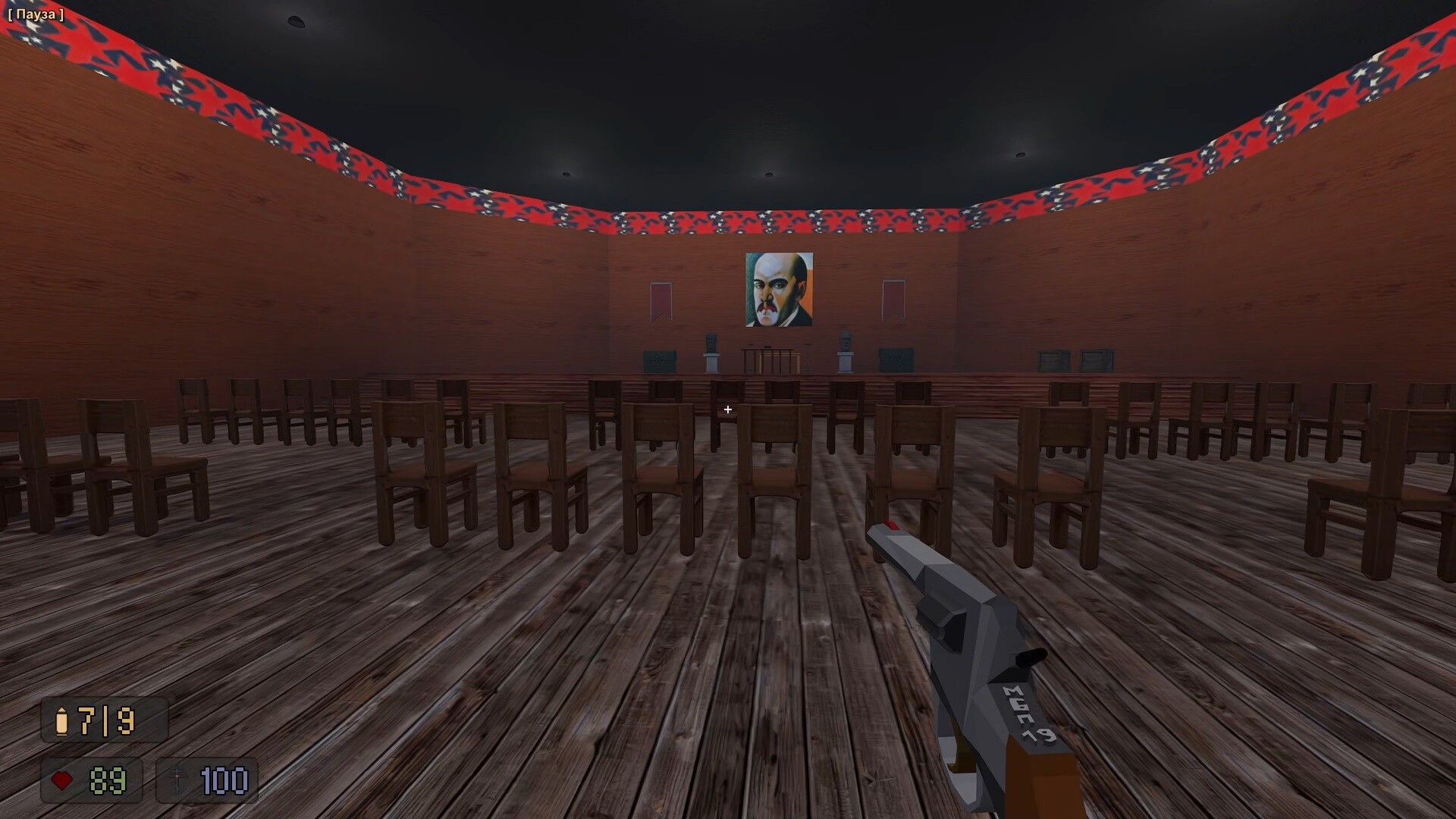Select the podium table below the portrait
Screen dimensions: 1456x819
pos(769,356)
